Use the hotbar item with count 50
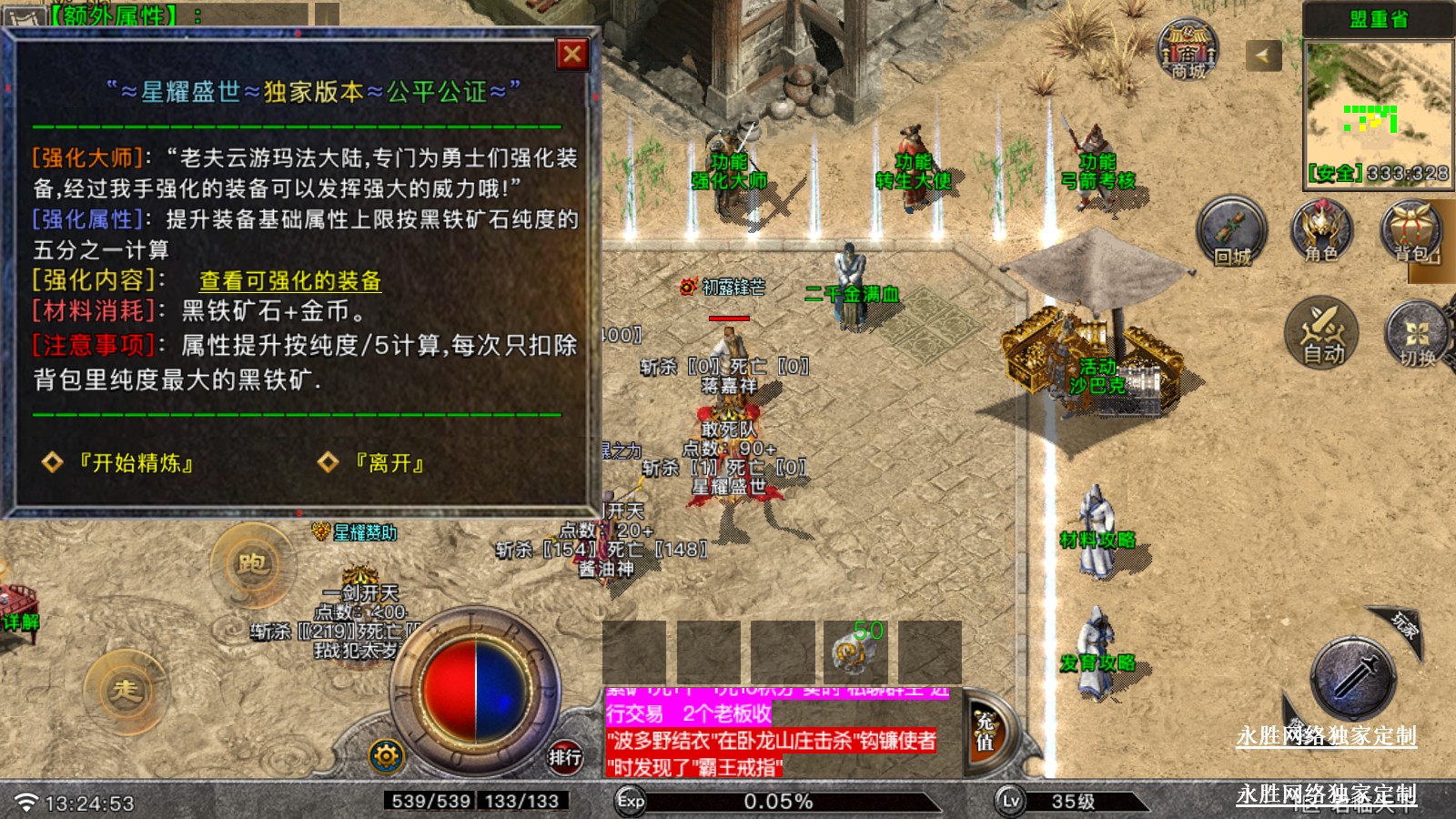The height and width of the screenshot is (819, 1456). coord(855,651)
